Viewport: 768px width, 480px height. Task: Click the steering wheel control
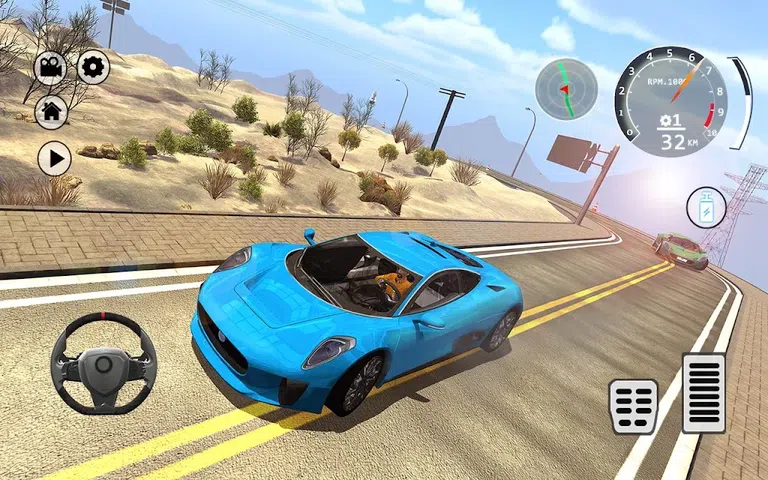click(x=104, y=363)
